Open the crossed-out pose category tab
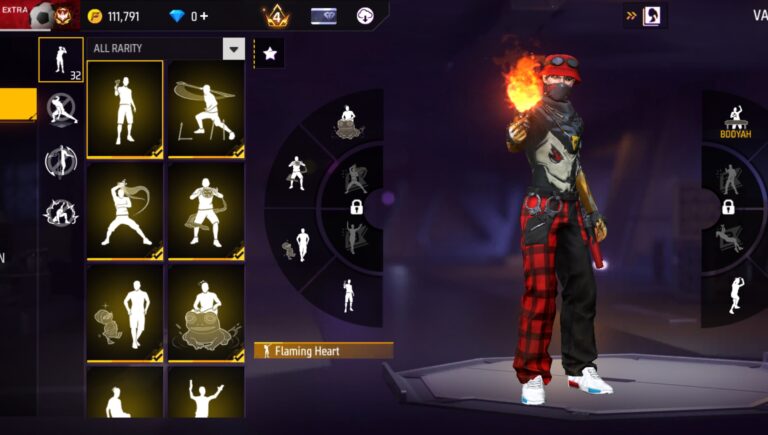Viewport: 768px width, 435px height. (61, 108)
